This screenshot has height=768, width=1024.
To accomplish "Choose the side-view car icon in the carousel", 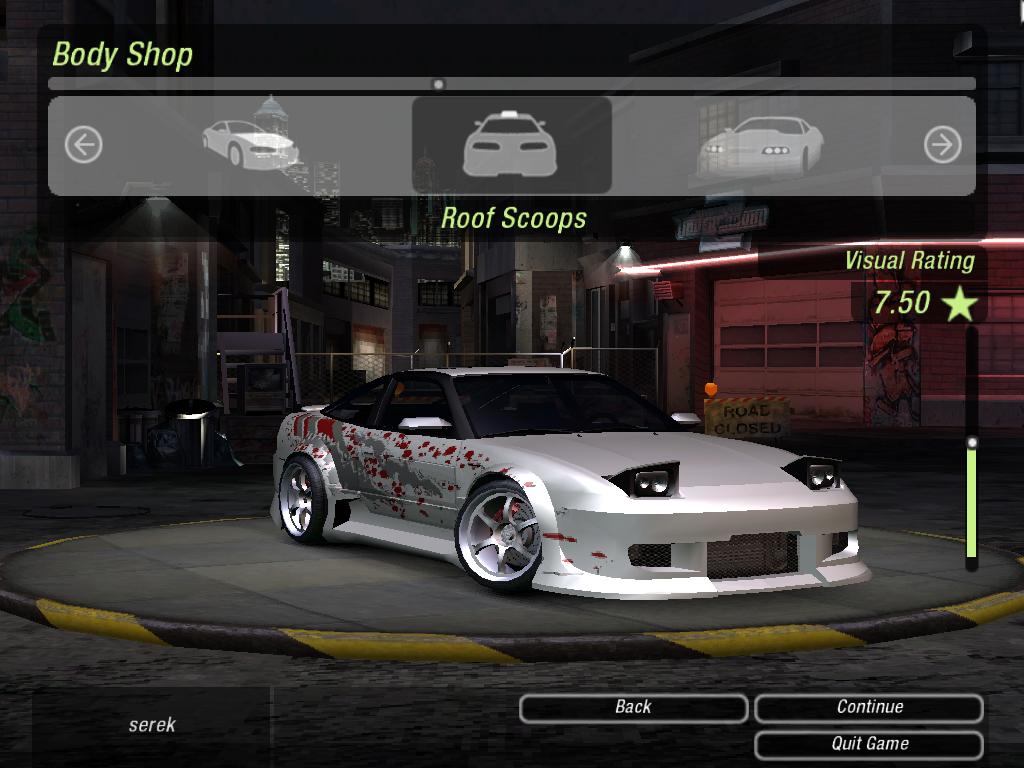I will 250,143.
